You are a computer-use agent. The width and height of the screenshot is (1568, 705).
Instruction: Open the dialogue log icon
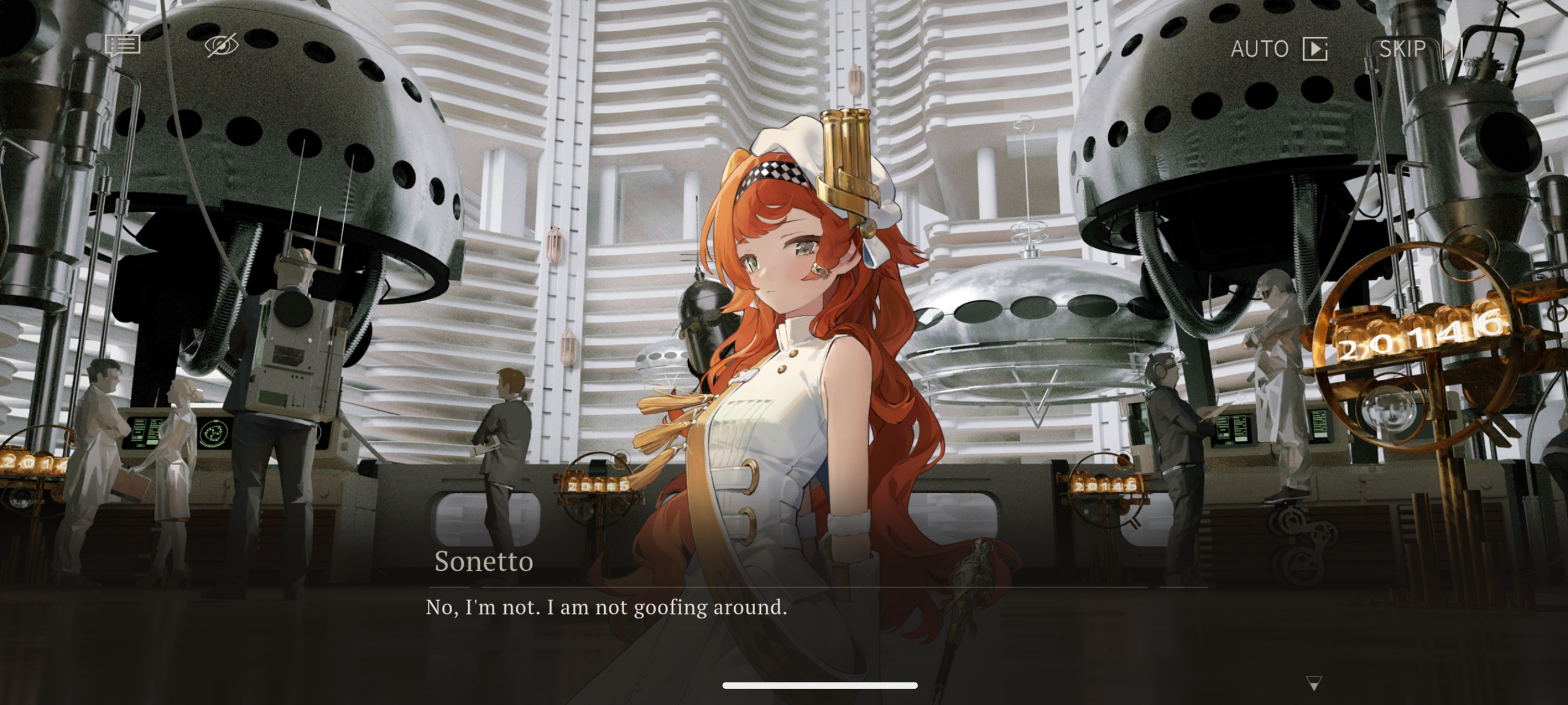(x=123, y=46)
